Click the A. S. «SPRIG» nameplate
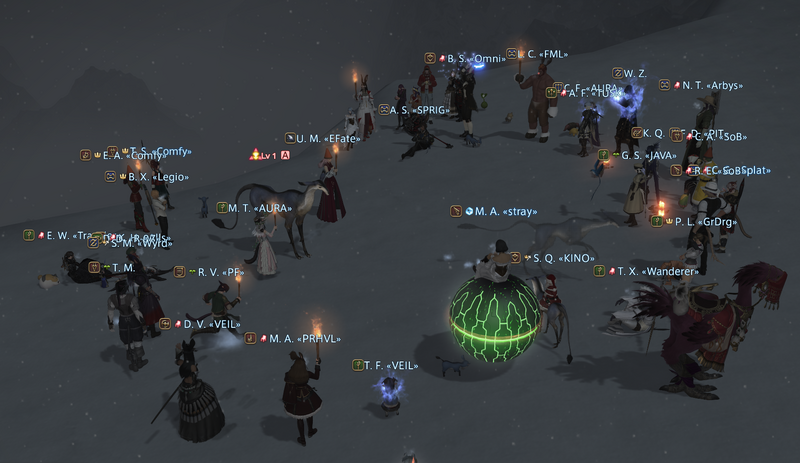 (x=415, y=110)
